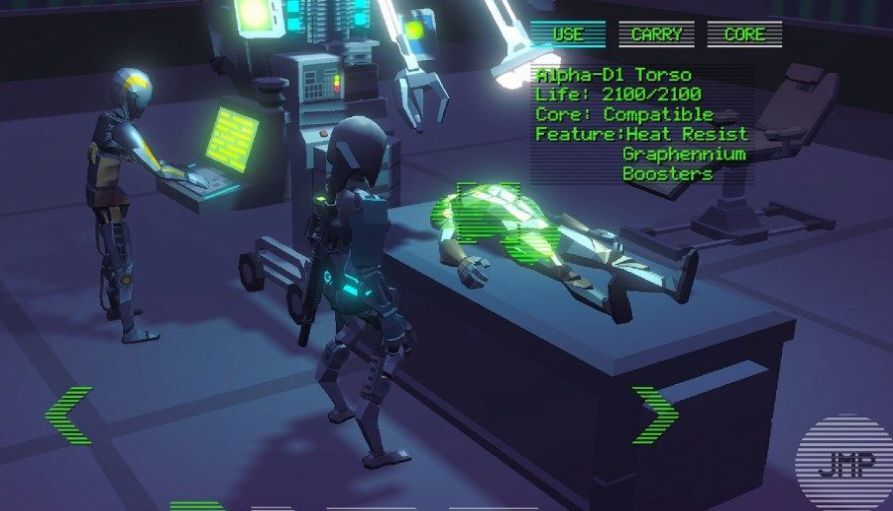The height and width of the screenshot is (511, 893).
Task: Tap the USE button
Action: [568, 34]
